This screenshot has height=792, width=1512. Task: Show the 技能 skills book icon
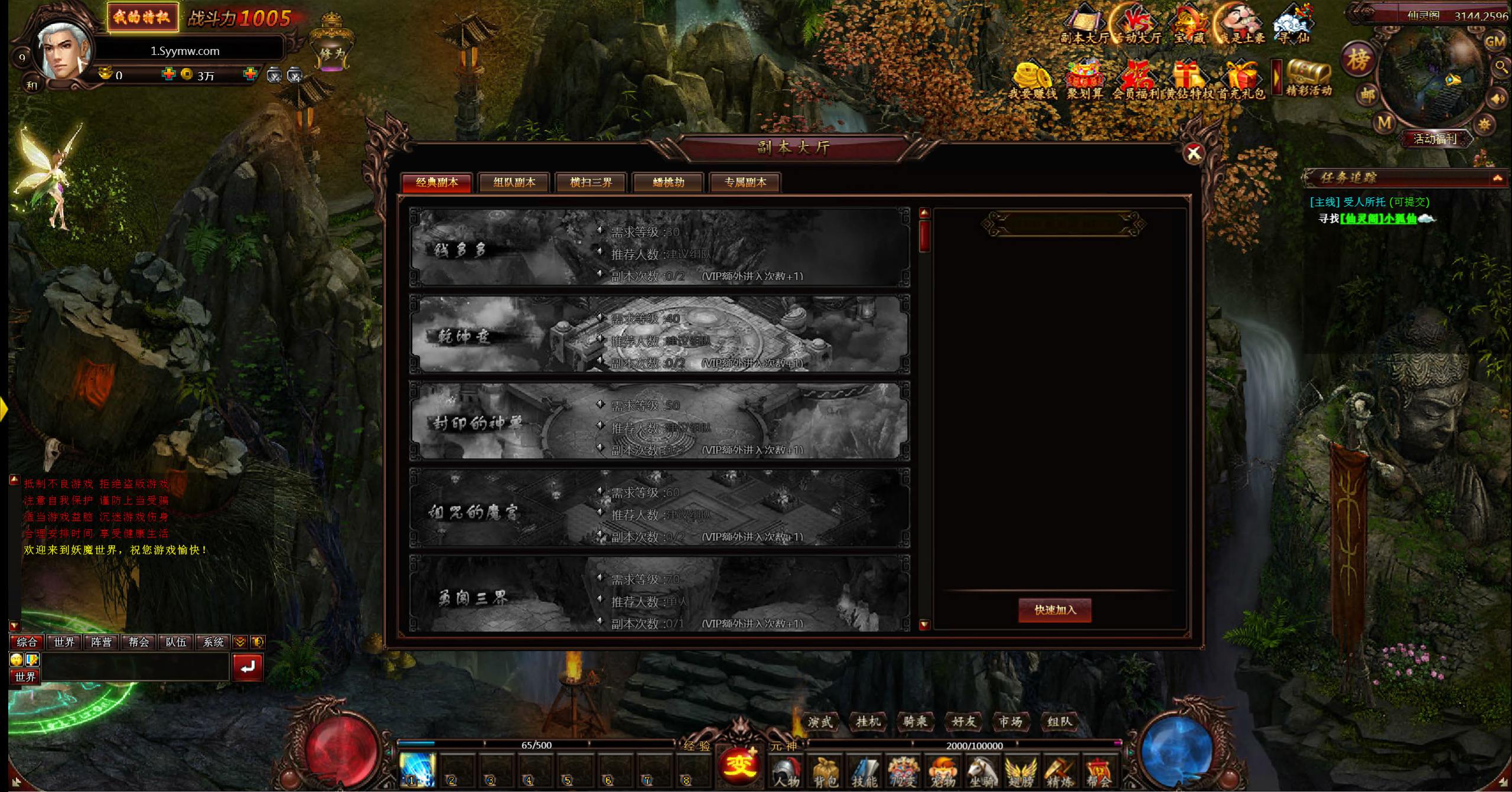[863, 772]
